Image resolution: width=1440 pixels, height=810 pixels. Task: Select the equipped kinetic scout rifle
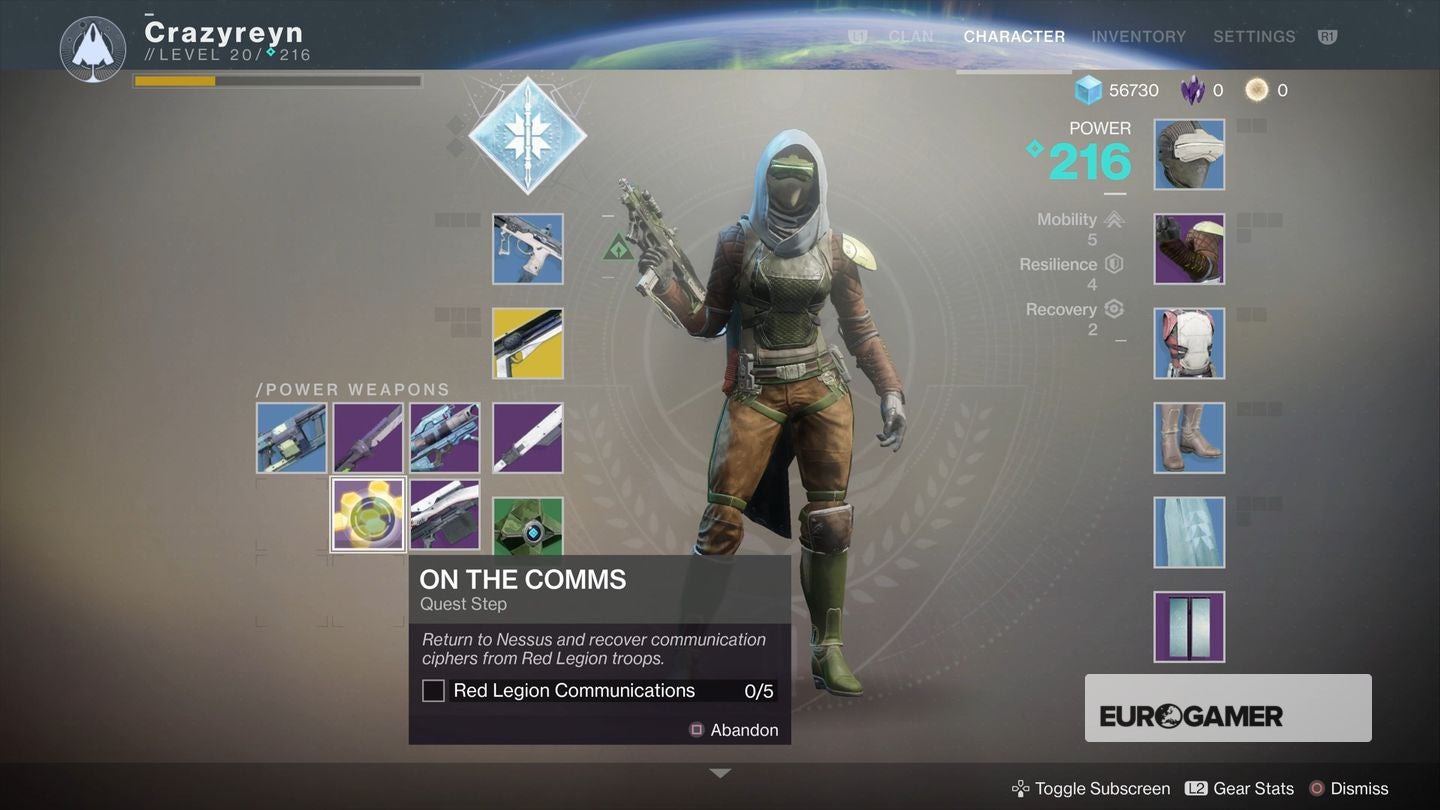[527, 248]
